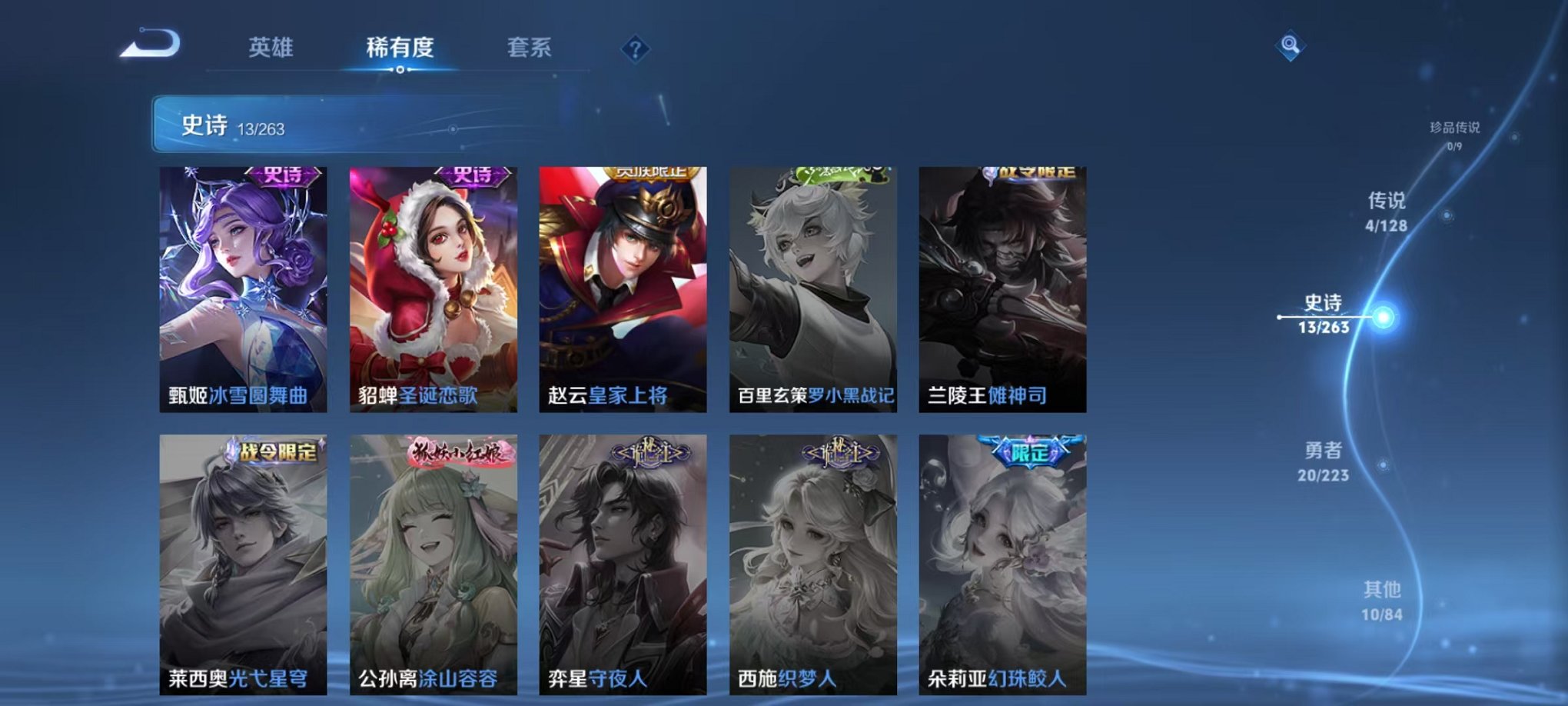Click the node dot beside 勇者 20/223

1382,463
